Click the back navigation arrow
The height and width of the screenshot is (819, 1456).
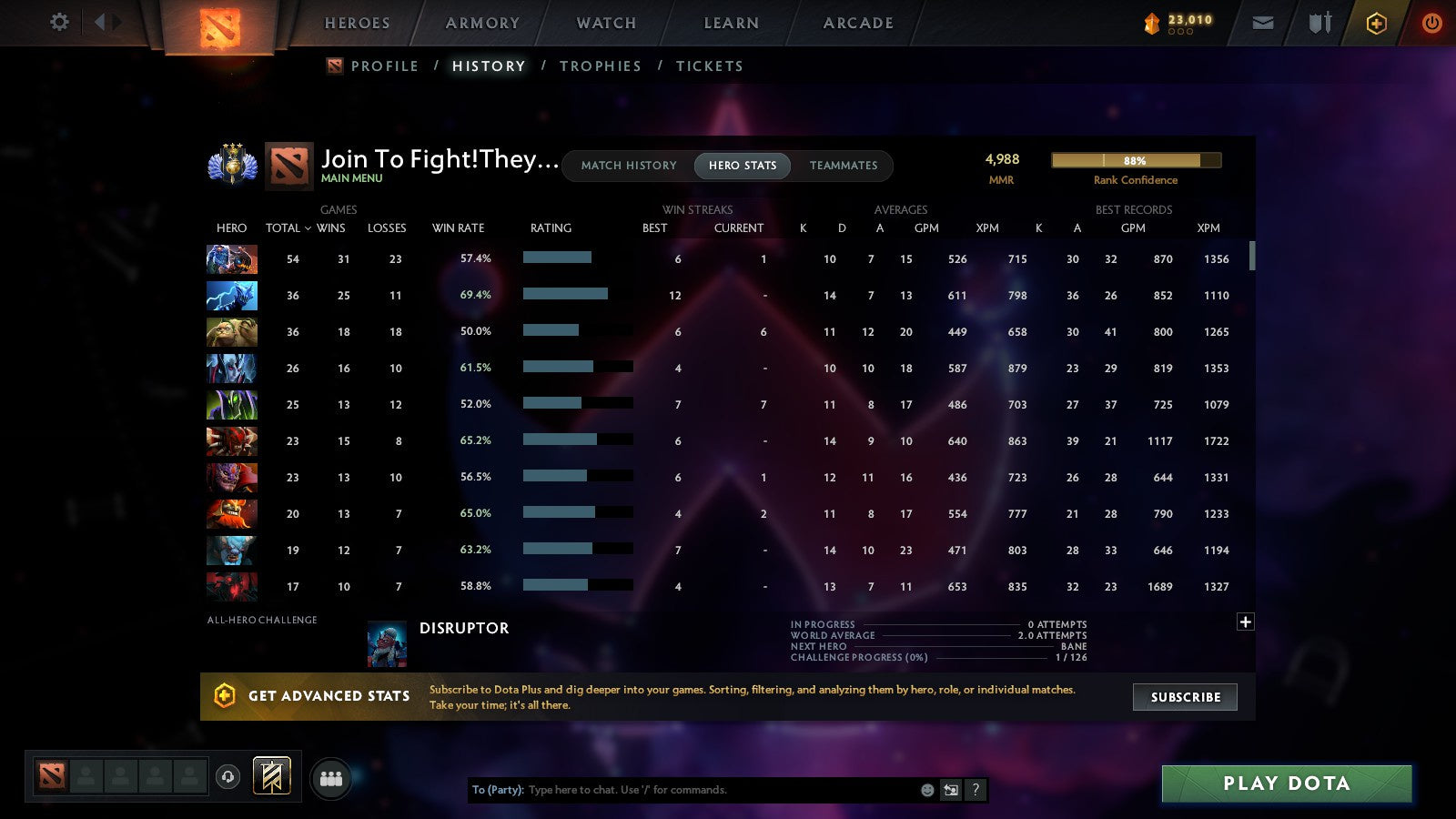[100, 23]
